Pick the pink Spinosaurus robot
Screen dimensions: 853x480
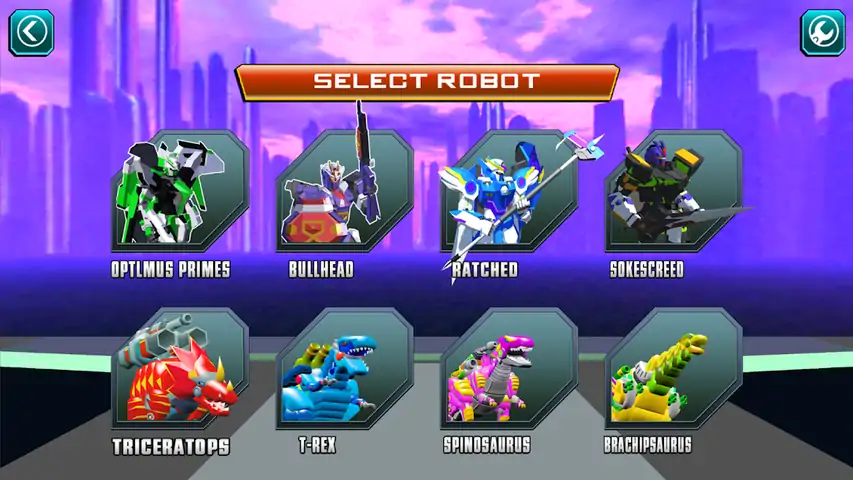pyautogui.click(x=508, y=372)
